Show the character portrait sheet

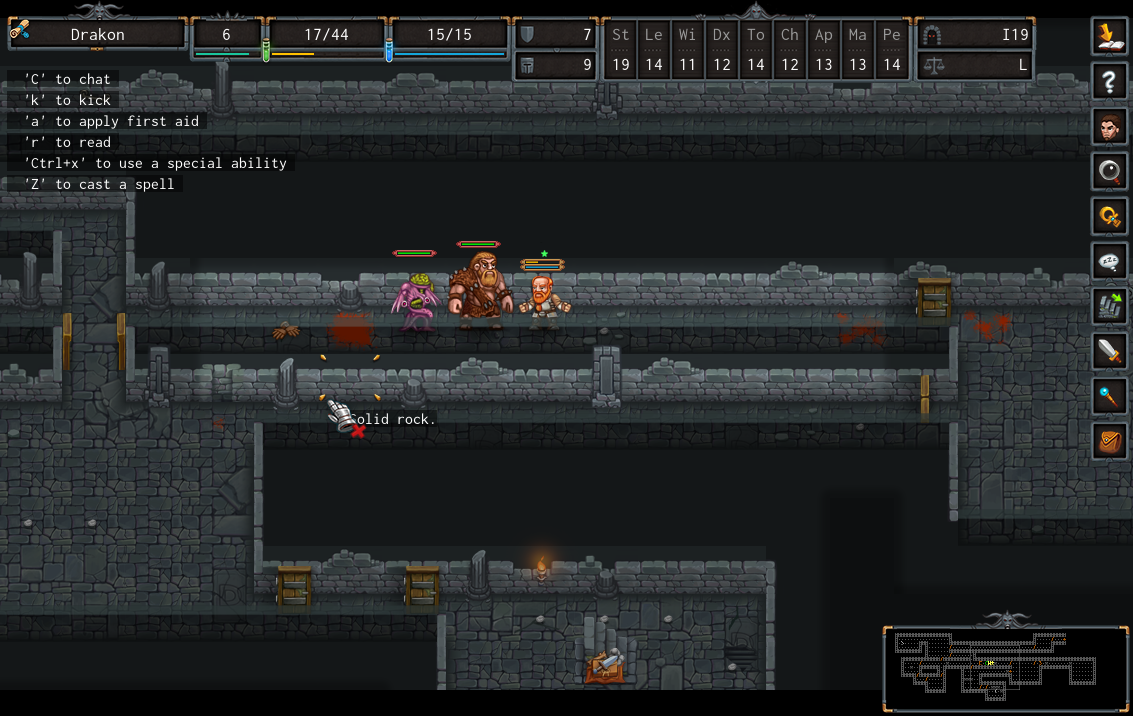click(x=1109, y=127)
